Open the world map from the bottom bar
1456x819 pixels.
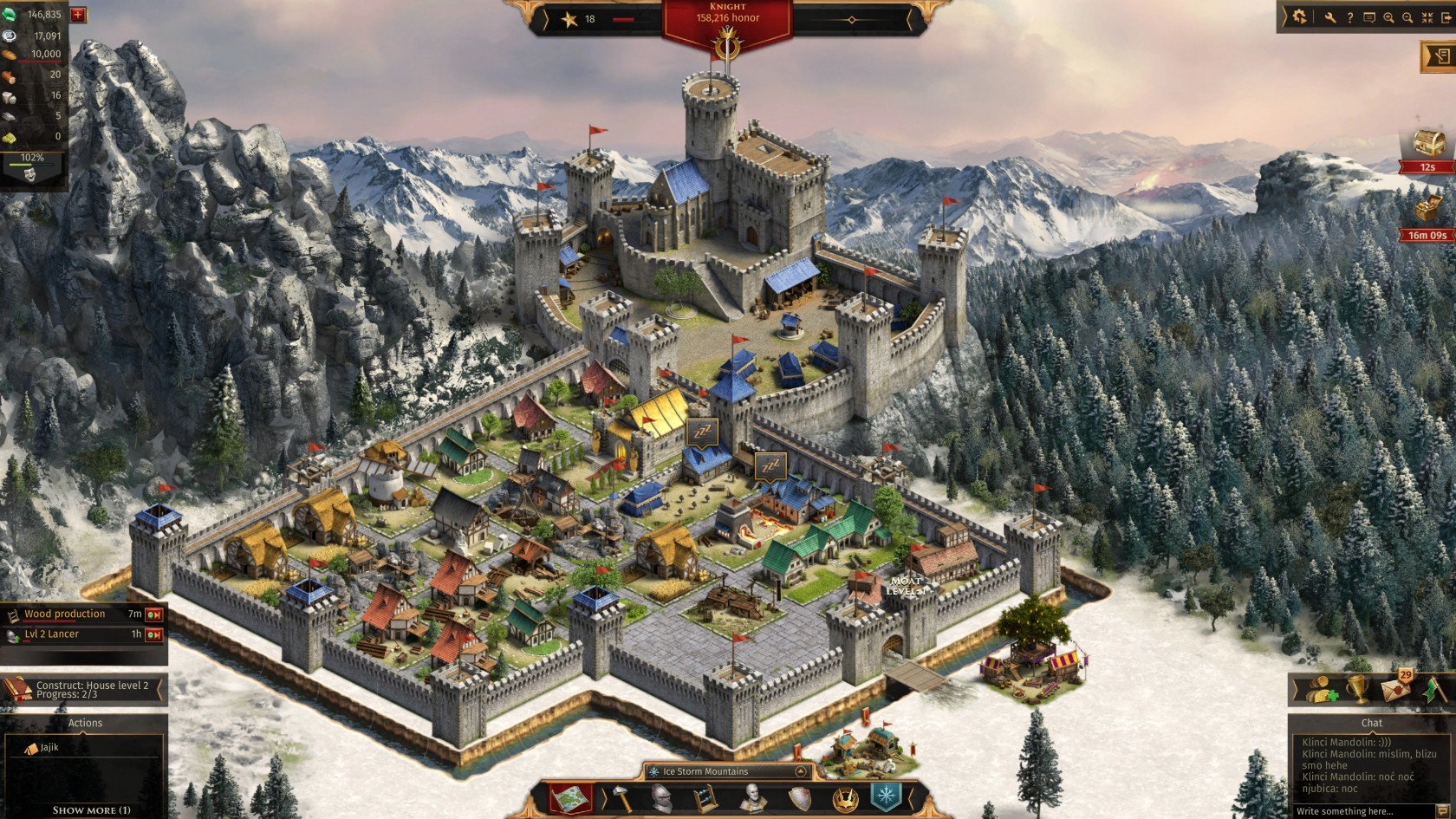pos(569,798)
